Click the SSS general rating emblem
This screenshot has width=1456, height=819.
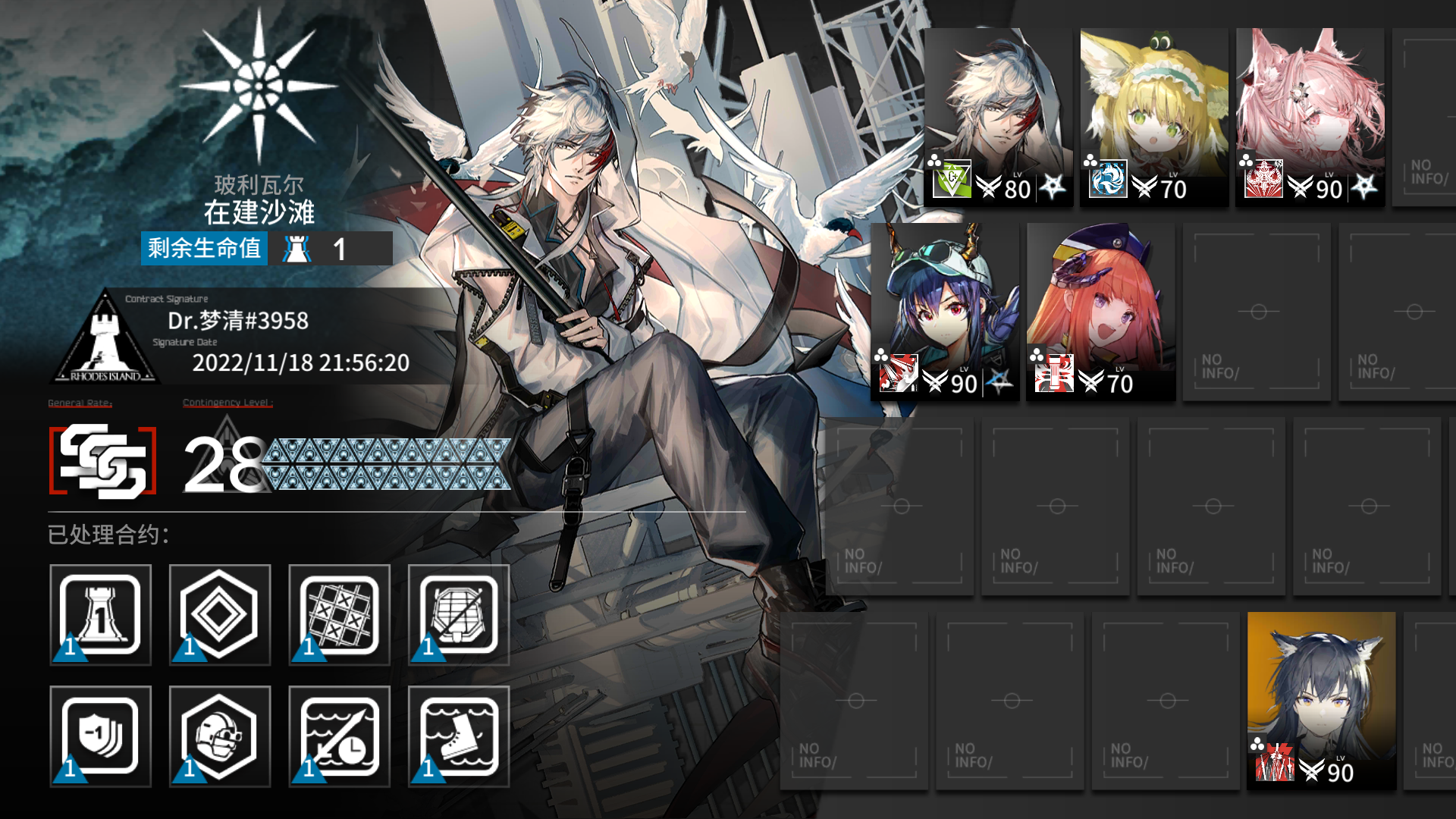(x=103, y=461)
